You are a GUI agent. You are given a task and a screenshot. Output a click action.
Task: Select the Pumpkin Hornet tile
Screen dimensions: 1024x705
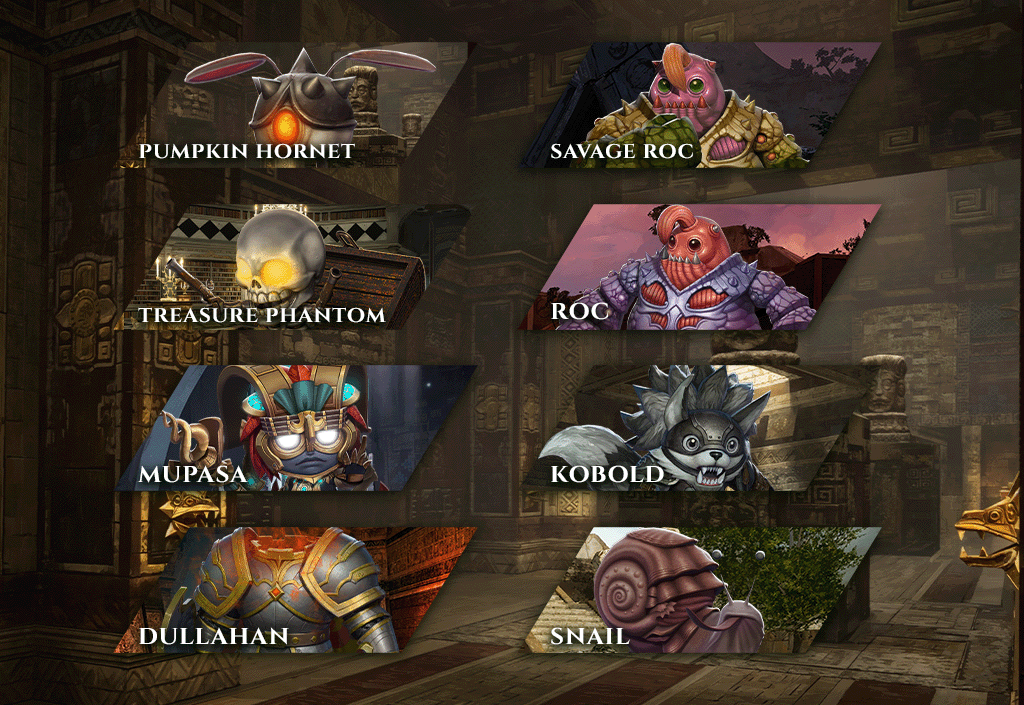(x=300, y=105)
